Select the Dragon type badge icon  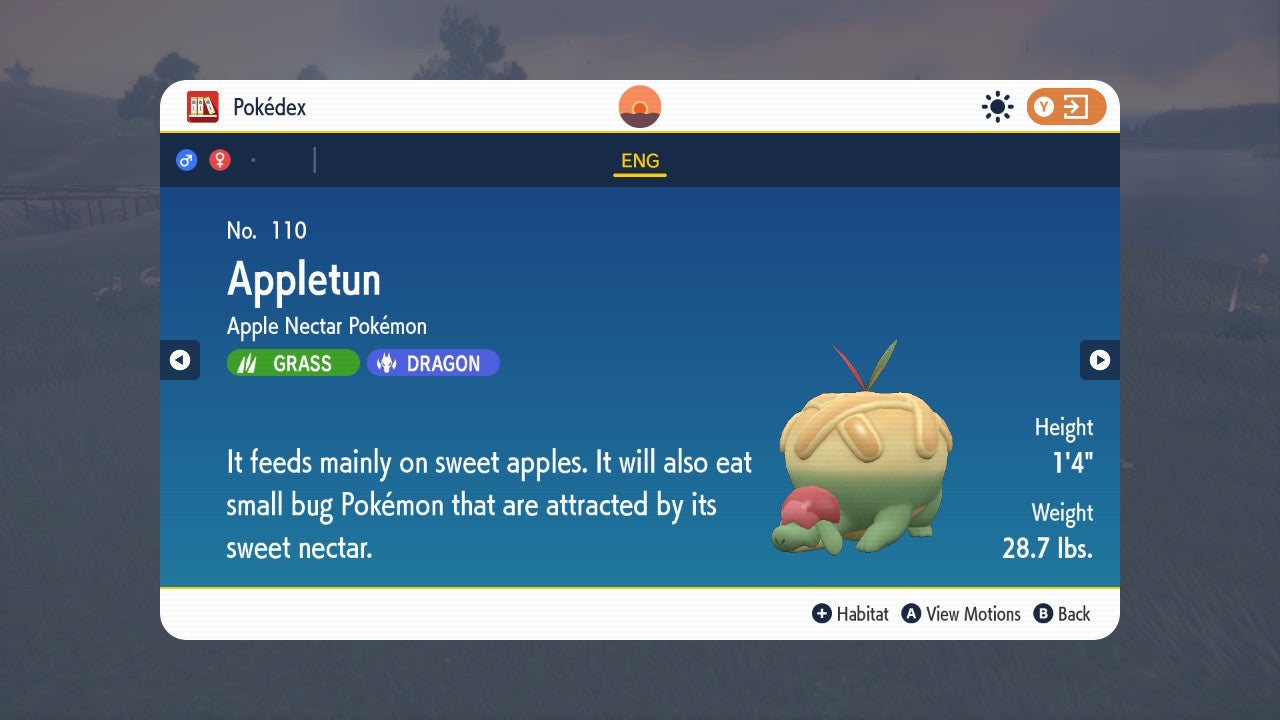coord(388,362)
